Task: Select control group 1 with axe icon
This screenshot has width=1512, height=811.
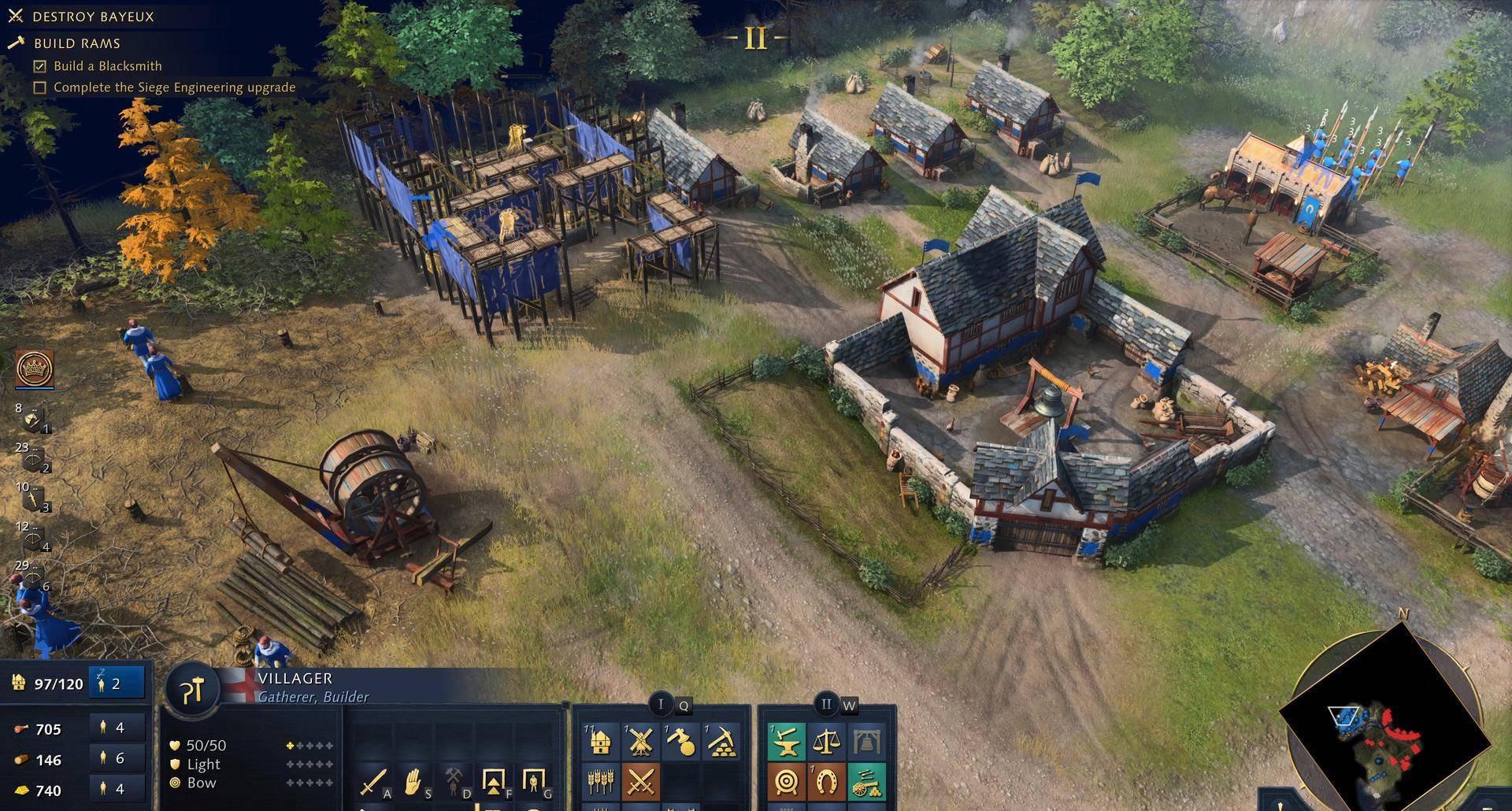Action: pos(34,420)
